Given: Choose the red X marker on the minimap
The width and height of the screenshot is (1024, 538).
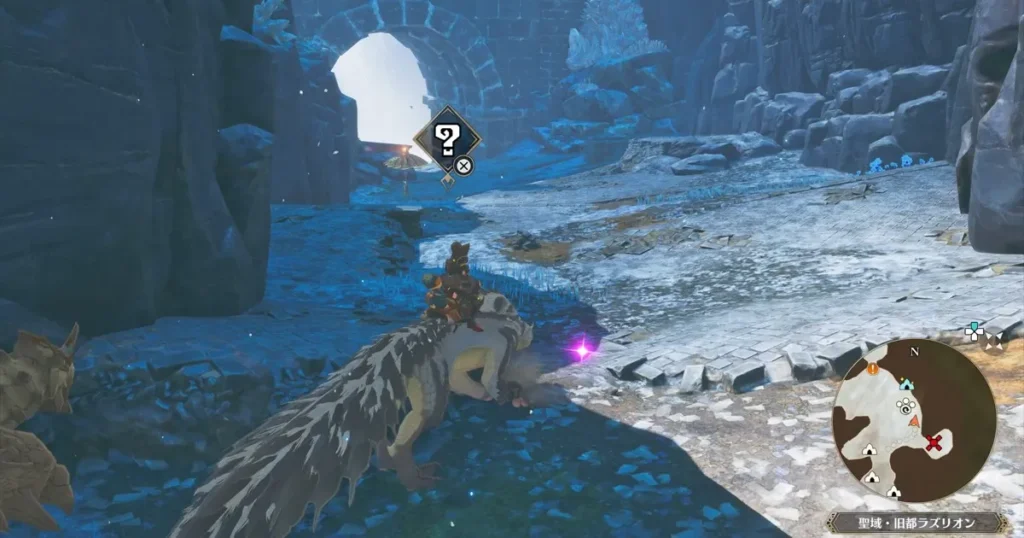Looking at the screenshot, I should tap(935, 443).
